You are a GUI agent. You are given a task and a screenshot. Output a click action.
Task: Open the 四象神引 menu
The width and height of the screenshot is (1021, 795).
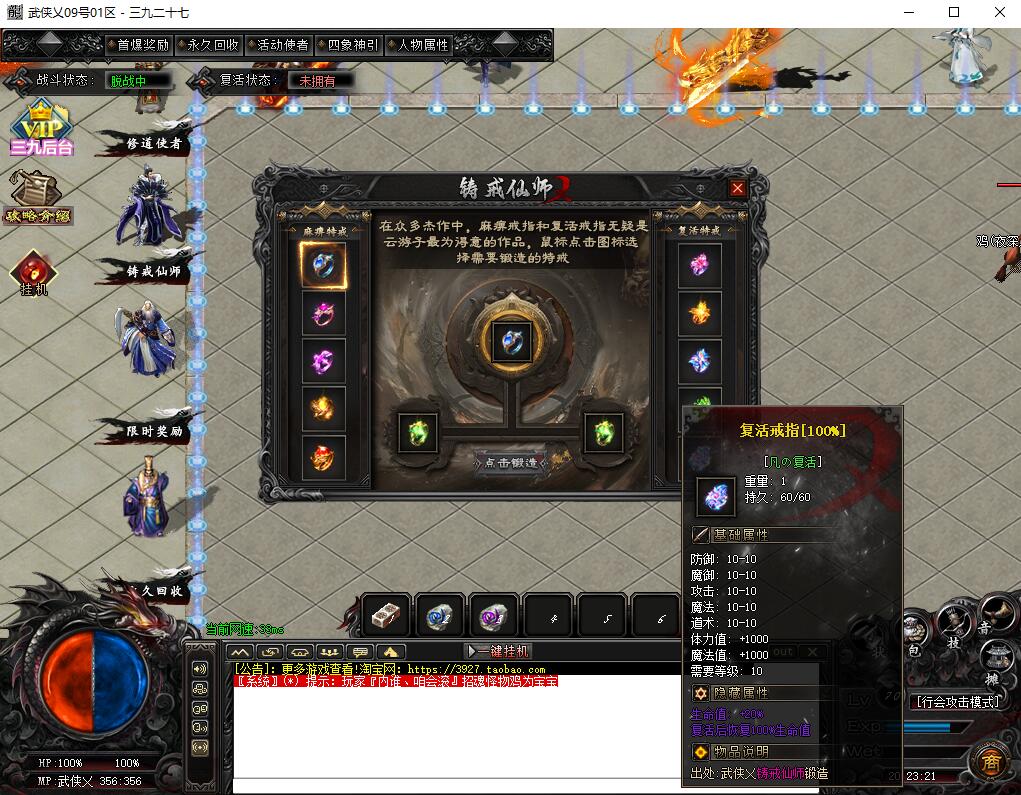click(x=352, y=45)
